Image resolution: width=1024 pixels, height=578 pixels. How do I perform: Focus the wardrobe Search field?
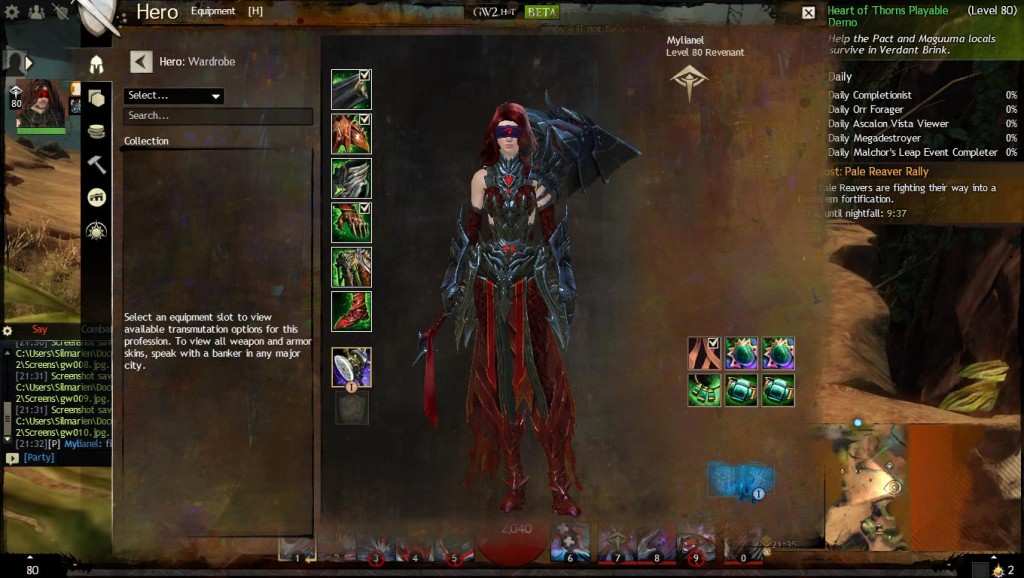pos(218,116)
